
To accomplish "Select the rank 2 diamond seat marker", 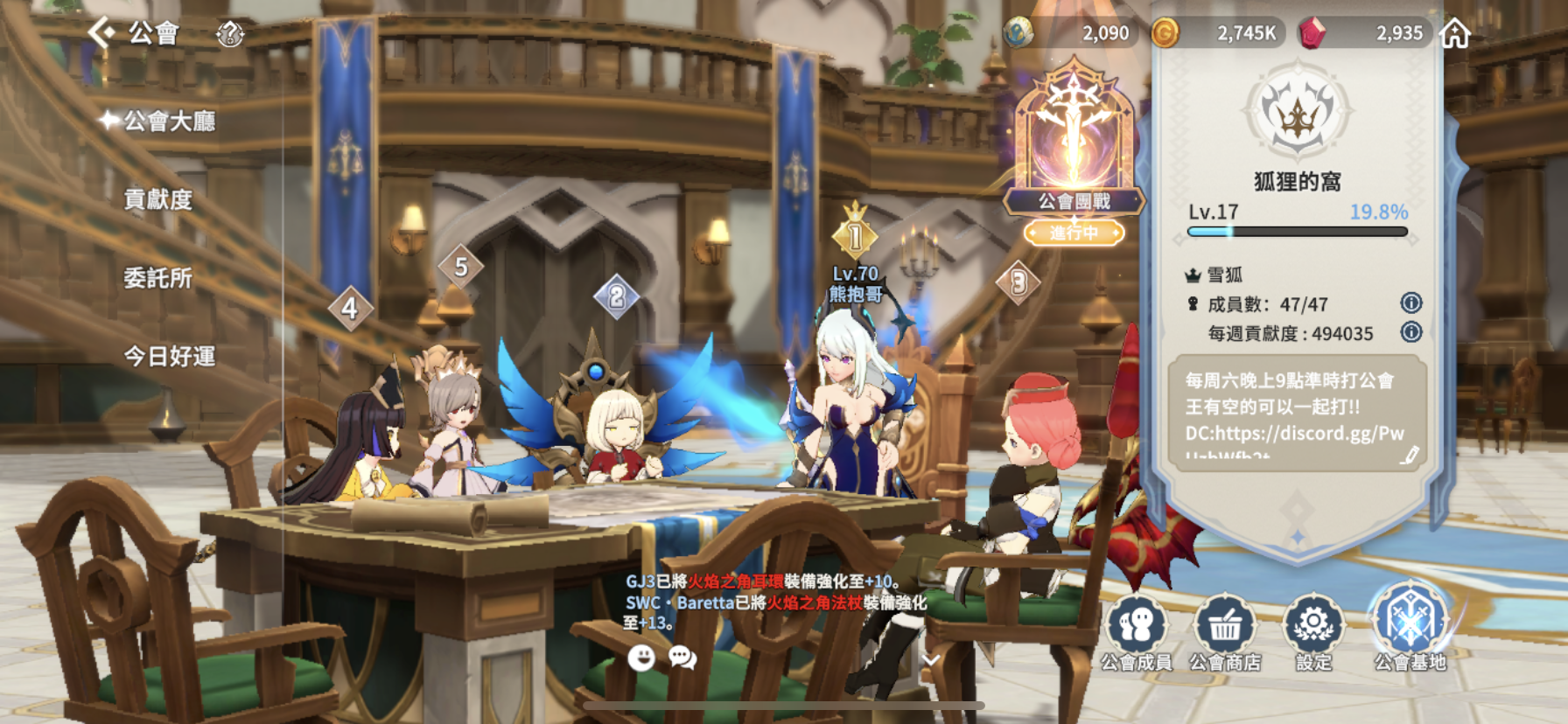I will point(616,297).
